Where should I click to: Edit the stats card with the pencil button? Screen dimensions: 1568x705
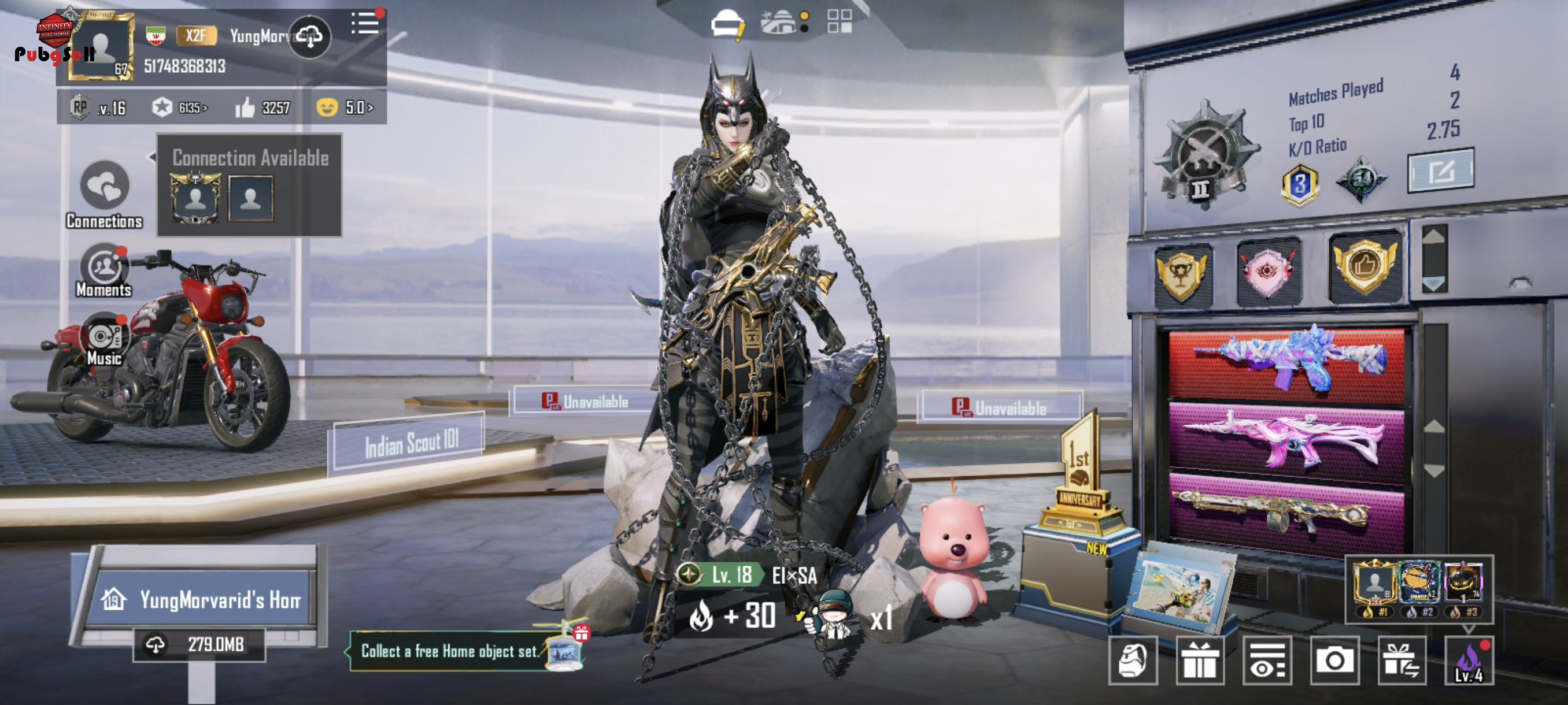[x=1440, y=170]
